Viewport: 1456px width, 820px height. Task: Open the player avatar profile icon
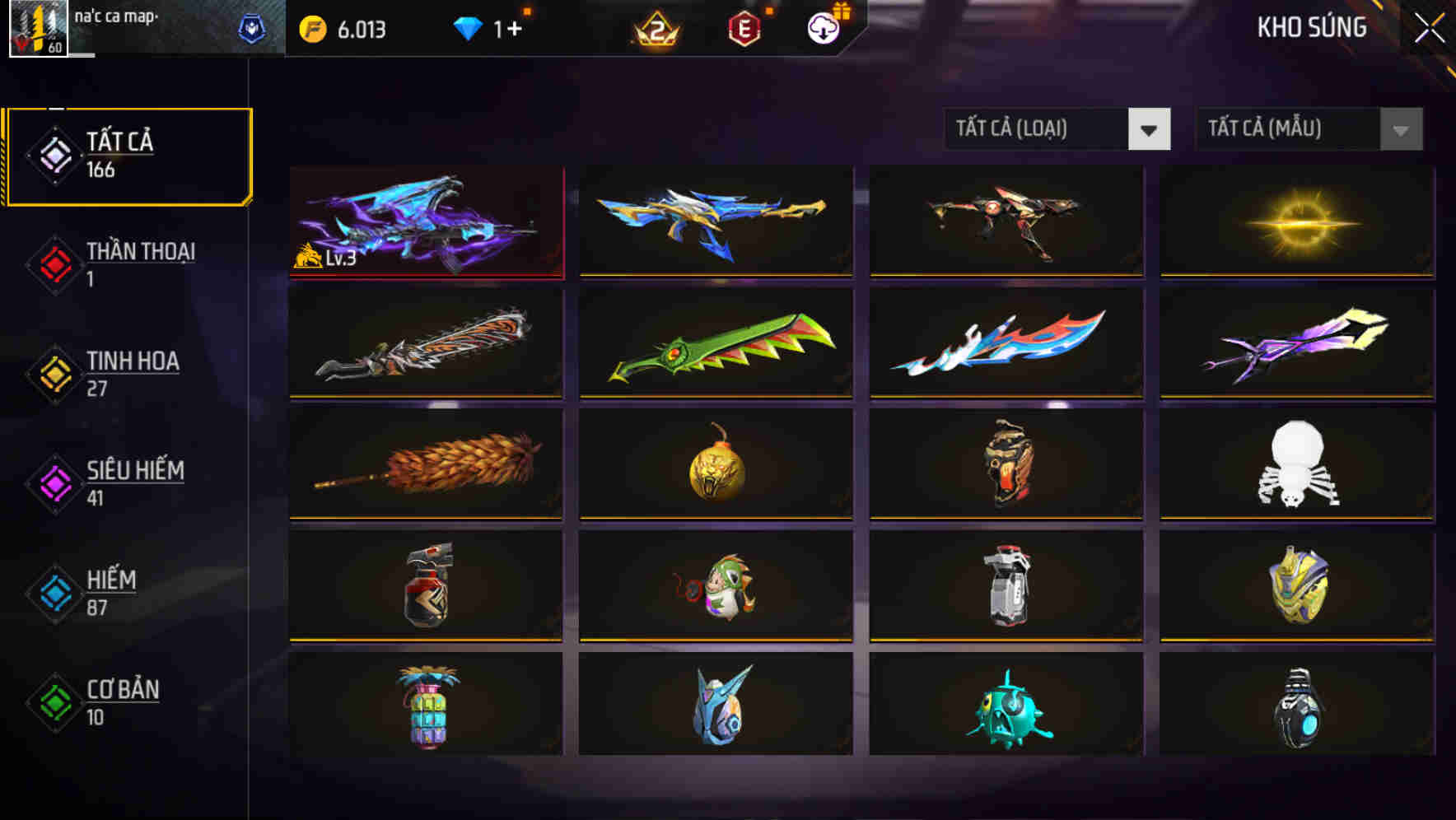point(39,28)
